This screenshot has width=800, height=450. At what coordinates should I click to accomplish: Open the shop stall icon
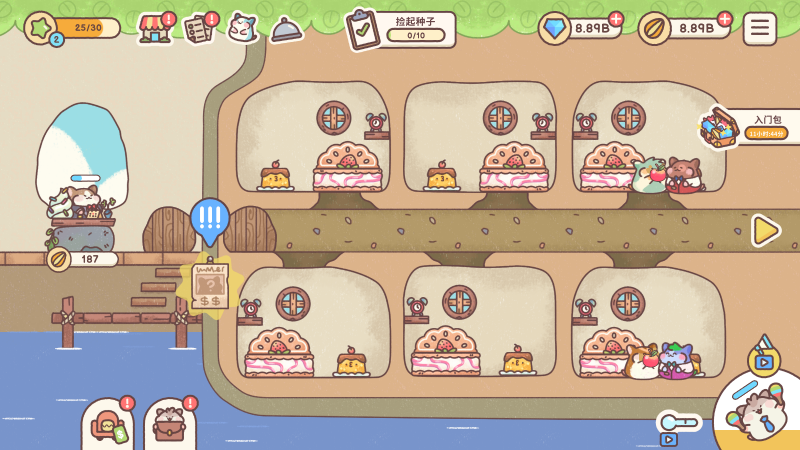[155, 28]
